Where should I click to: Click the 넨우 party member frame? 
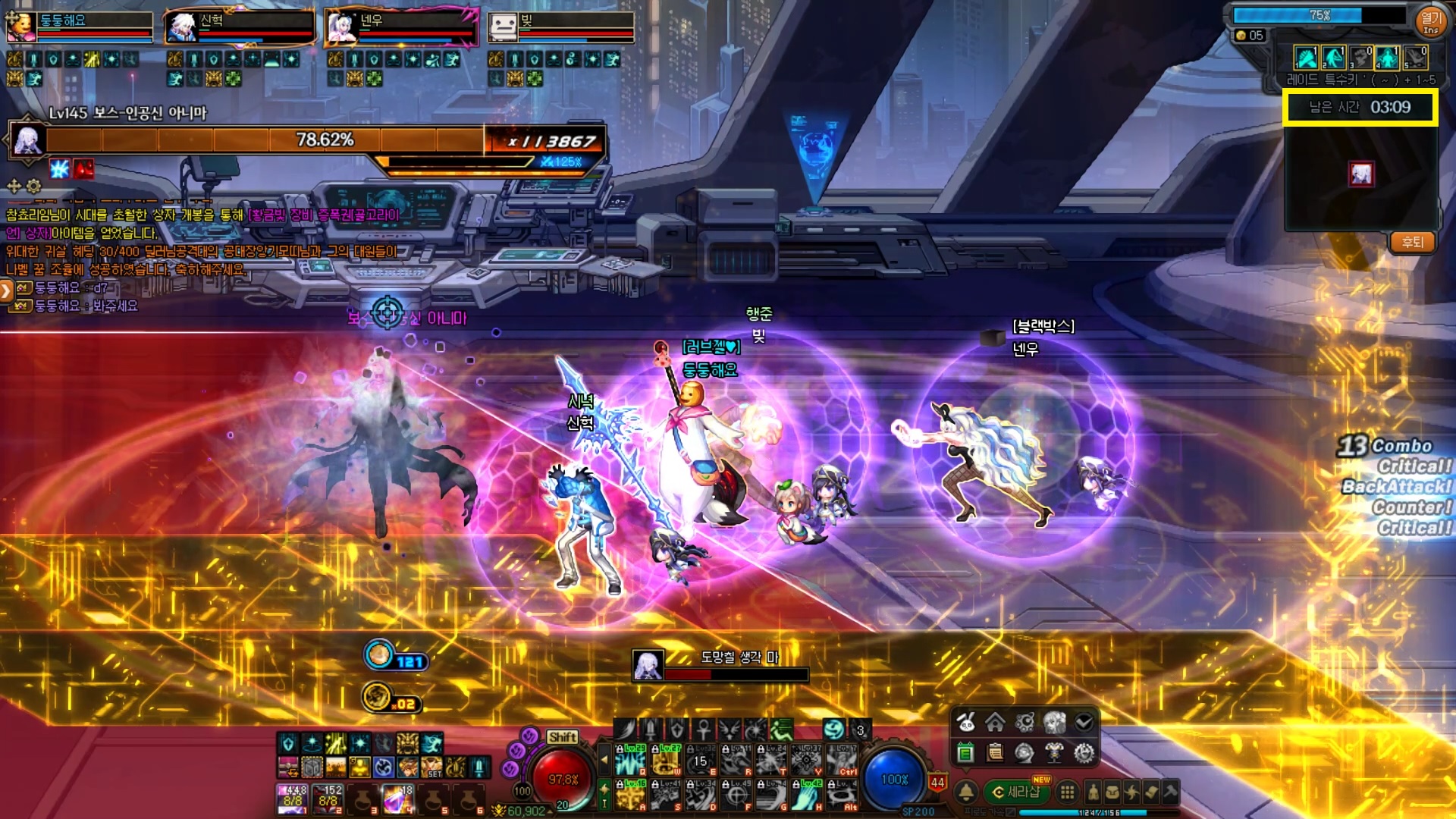[402, 27]
